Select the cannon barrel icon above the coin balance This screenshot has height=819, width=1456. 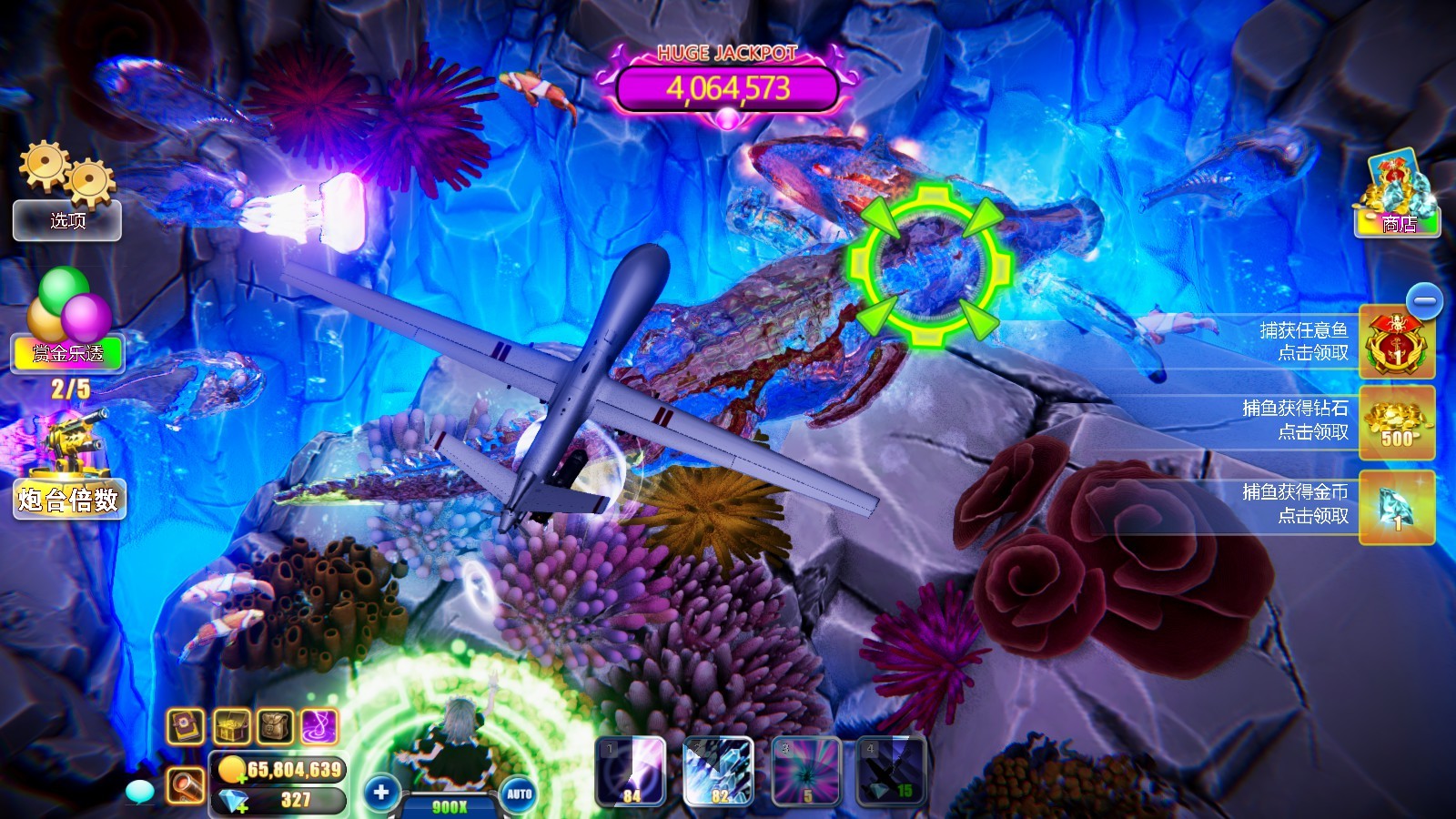(x=186, y=784)
